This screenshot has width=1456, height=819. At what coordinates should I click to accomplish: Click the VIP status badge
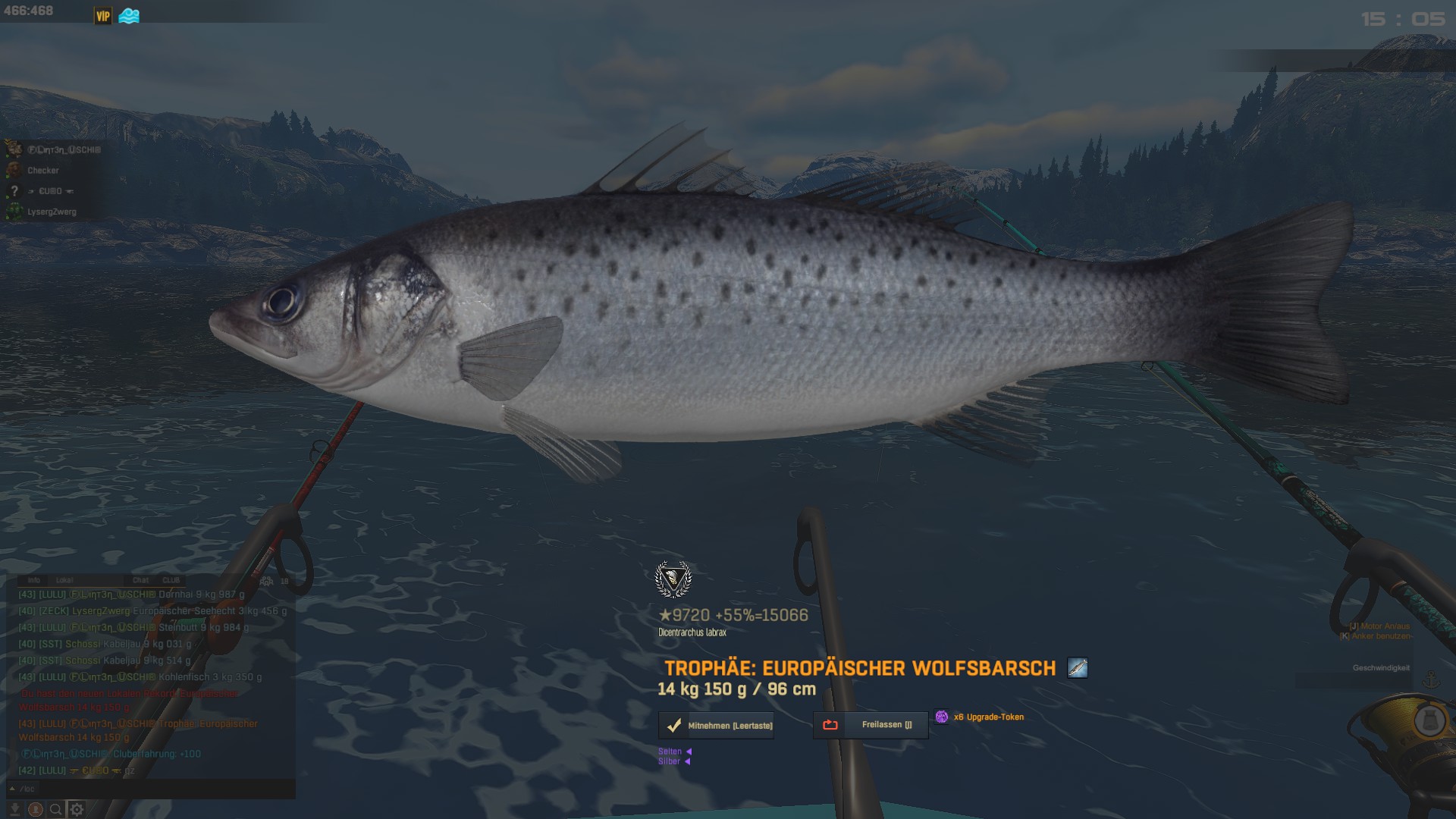[x=102, y=16]
